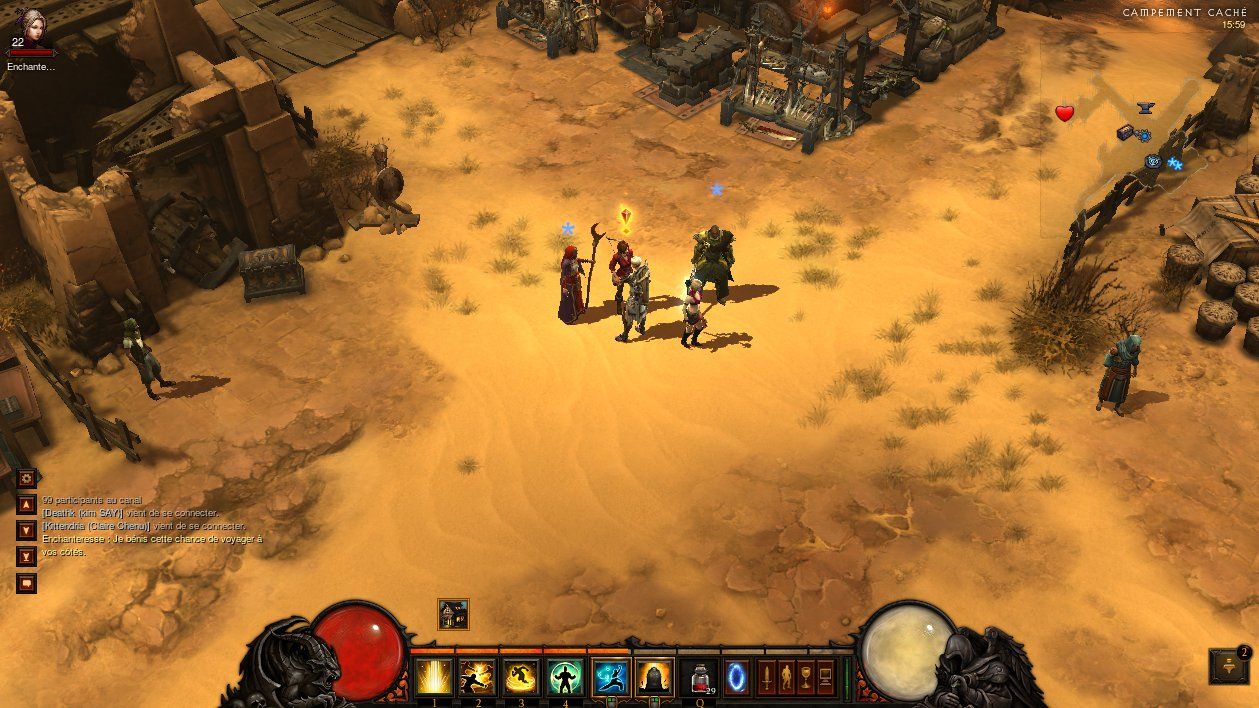Use the lightning punch skill in slot 2
This screenshot has height=708, width=1259.
(477, 677)
